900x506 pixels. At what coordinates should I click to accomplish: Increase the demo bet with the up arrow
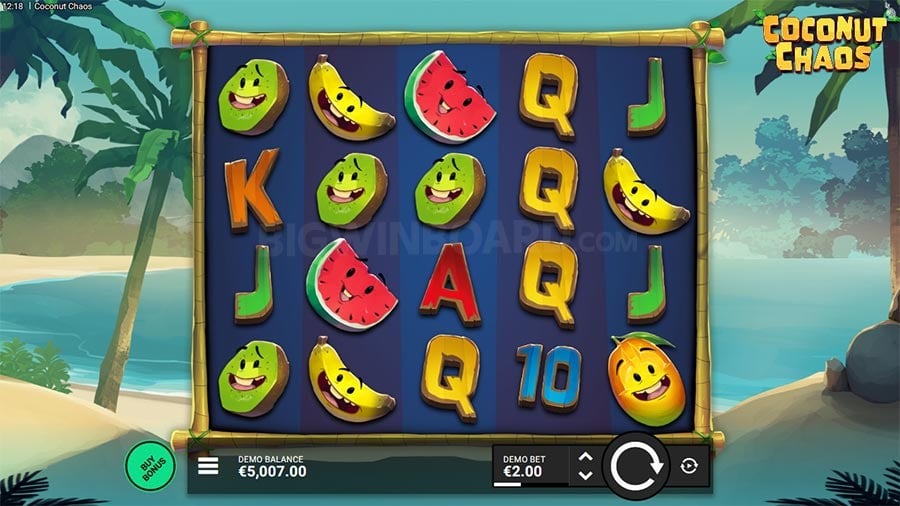(586, 458)
